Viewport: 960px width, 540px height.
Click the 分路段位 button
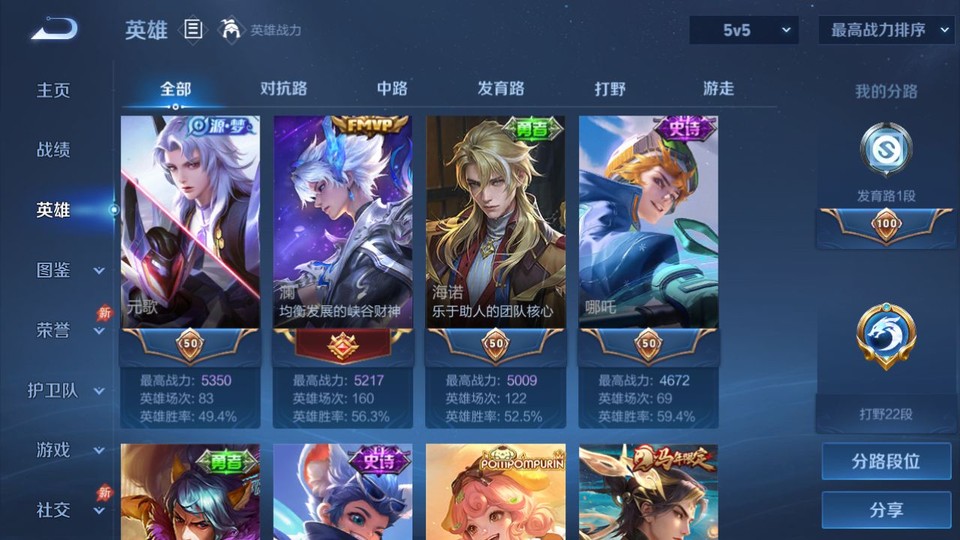click(886, 462)
